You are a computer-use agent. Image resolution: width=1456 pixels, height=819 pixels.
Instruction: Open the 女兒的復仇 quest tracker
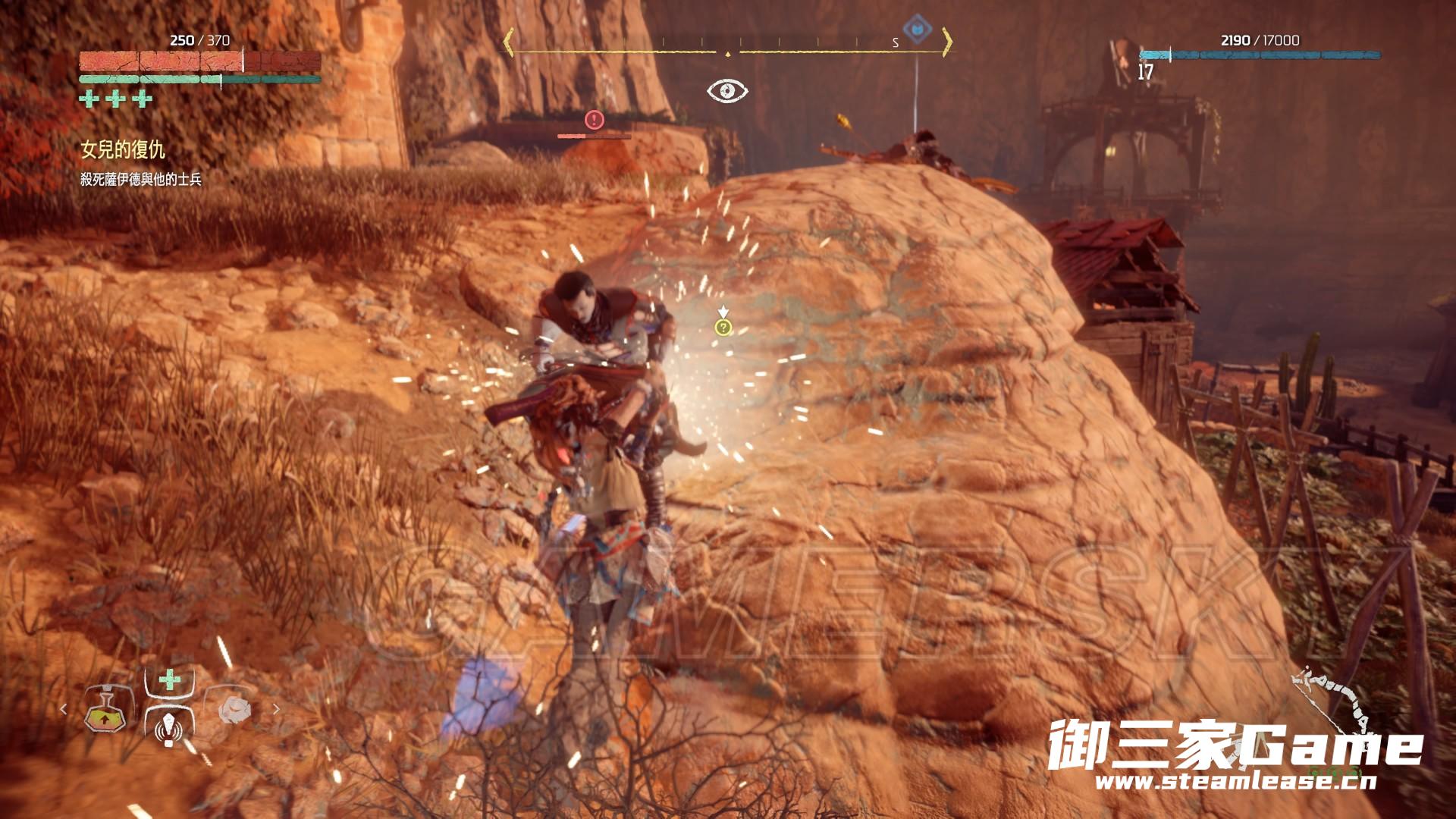click(x=123, y=150)
